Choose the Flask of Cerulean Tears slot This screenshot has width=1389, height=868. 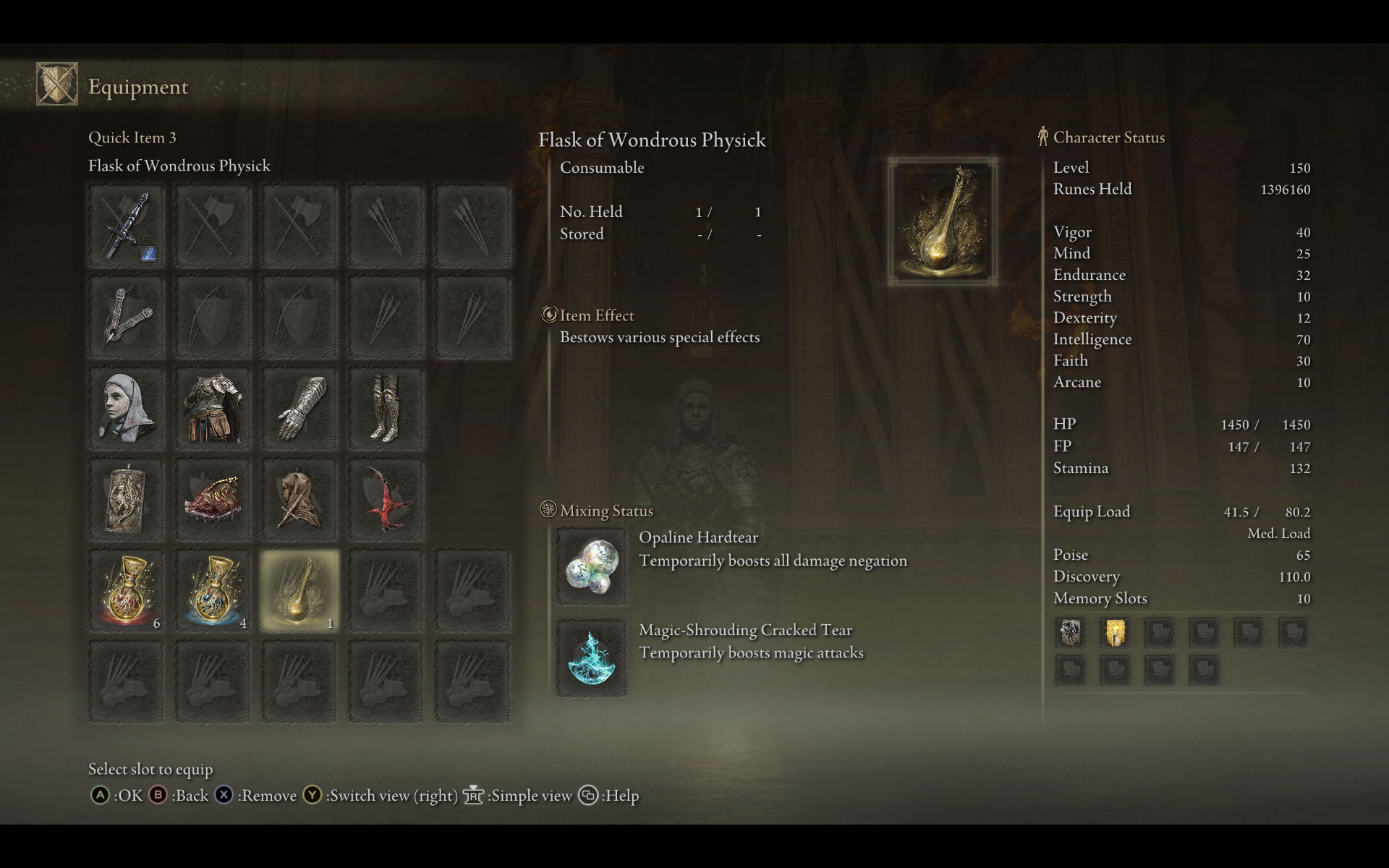point(213,590)
